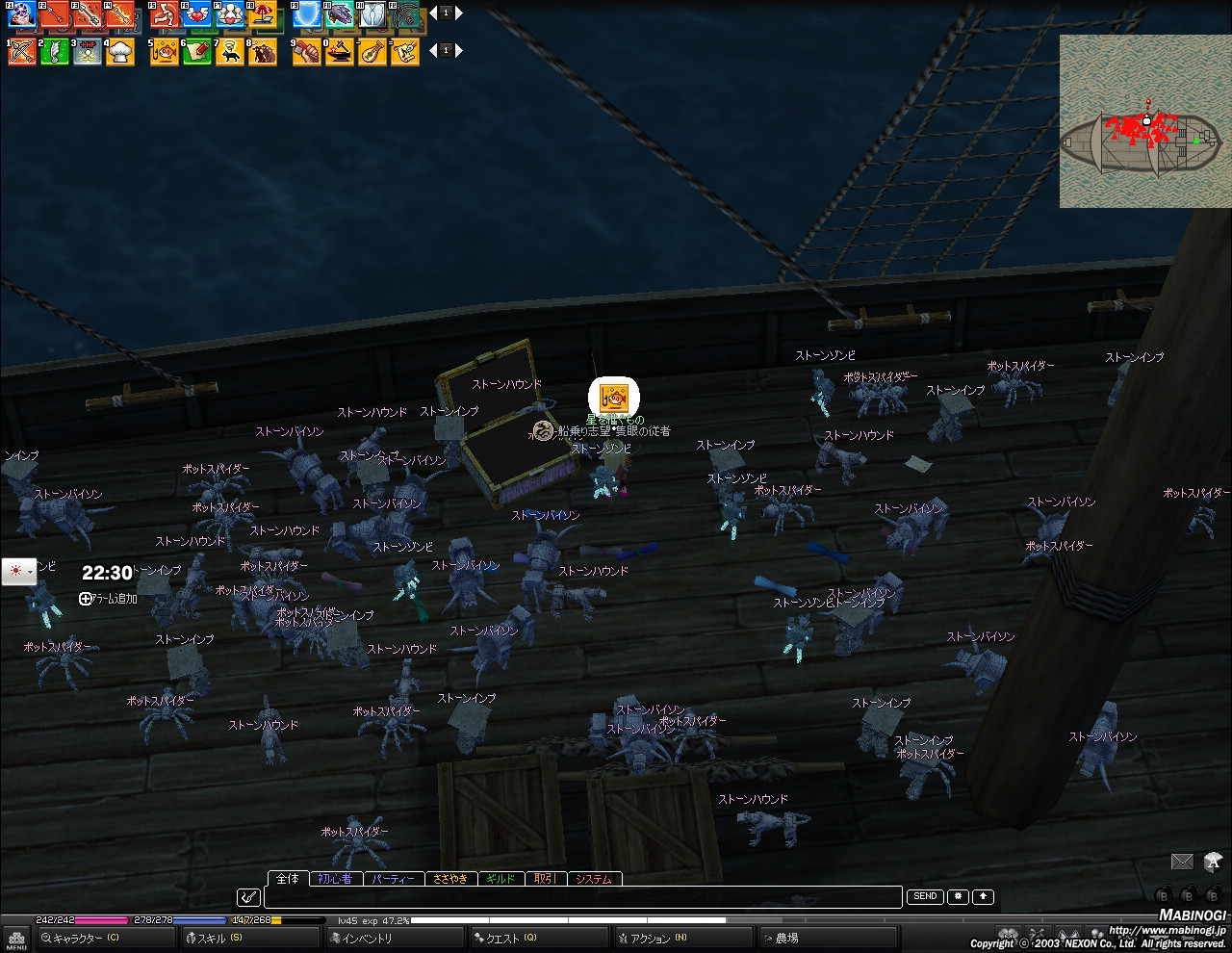Screen dimensions: 1232x953
Task: Add an alarm with アラーム追加
Action: point(108,599)
